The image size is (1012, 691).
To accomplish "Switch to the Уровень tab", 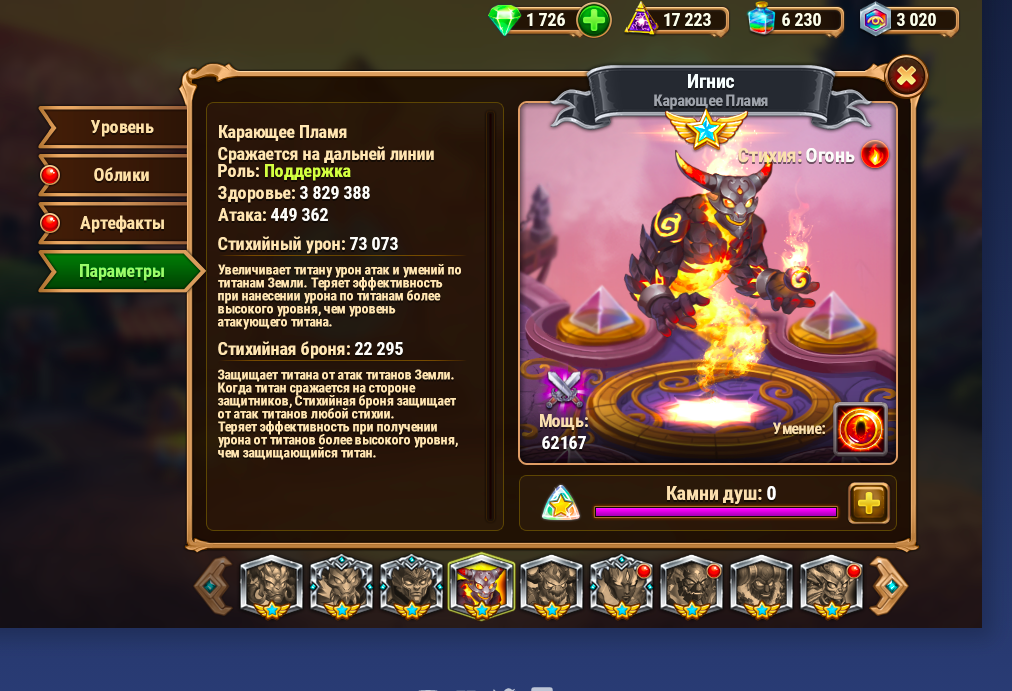I will 116,127.
